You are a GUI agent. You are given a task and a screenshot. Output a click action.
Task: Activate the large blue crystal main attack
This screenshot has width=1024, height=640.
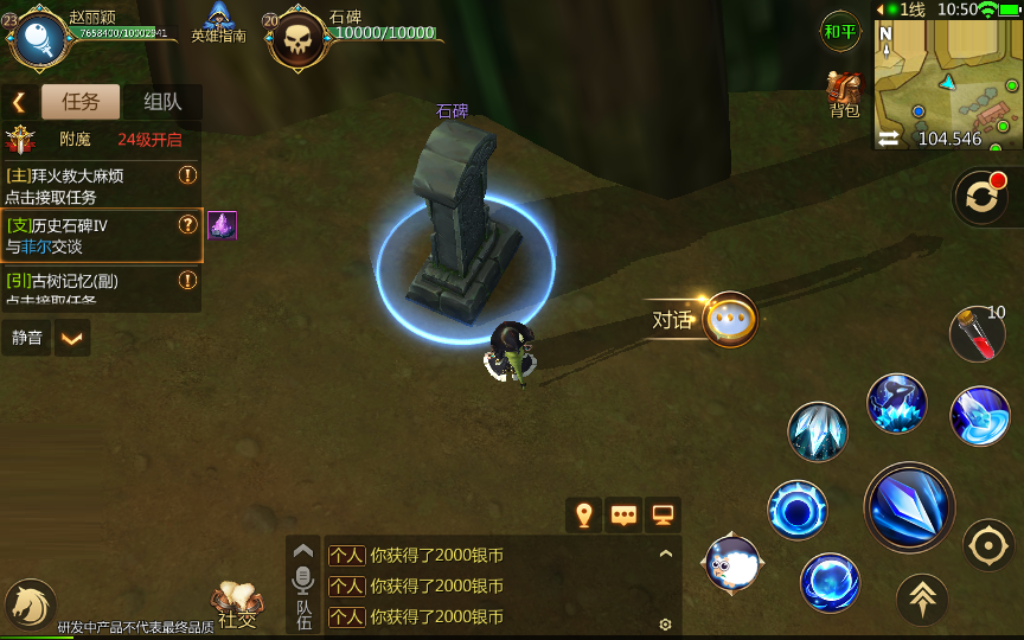tap(909, 507)
